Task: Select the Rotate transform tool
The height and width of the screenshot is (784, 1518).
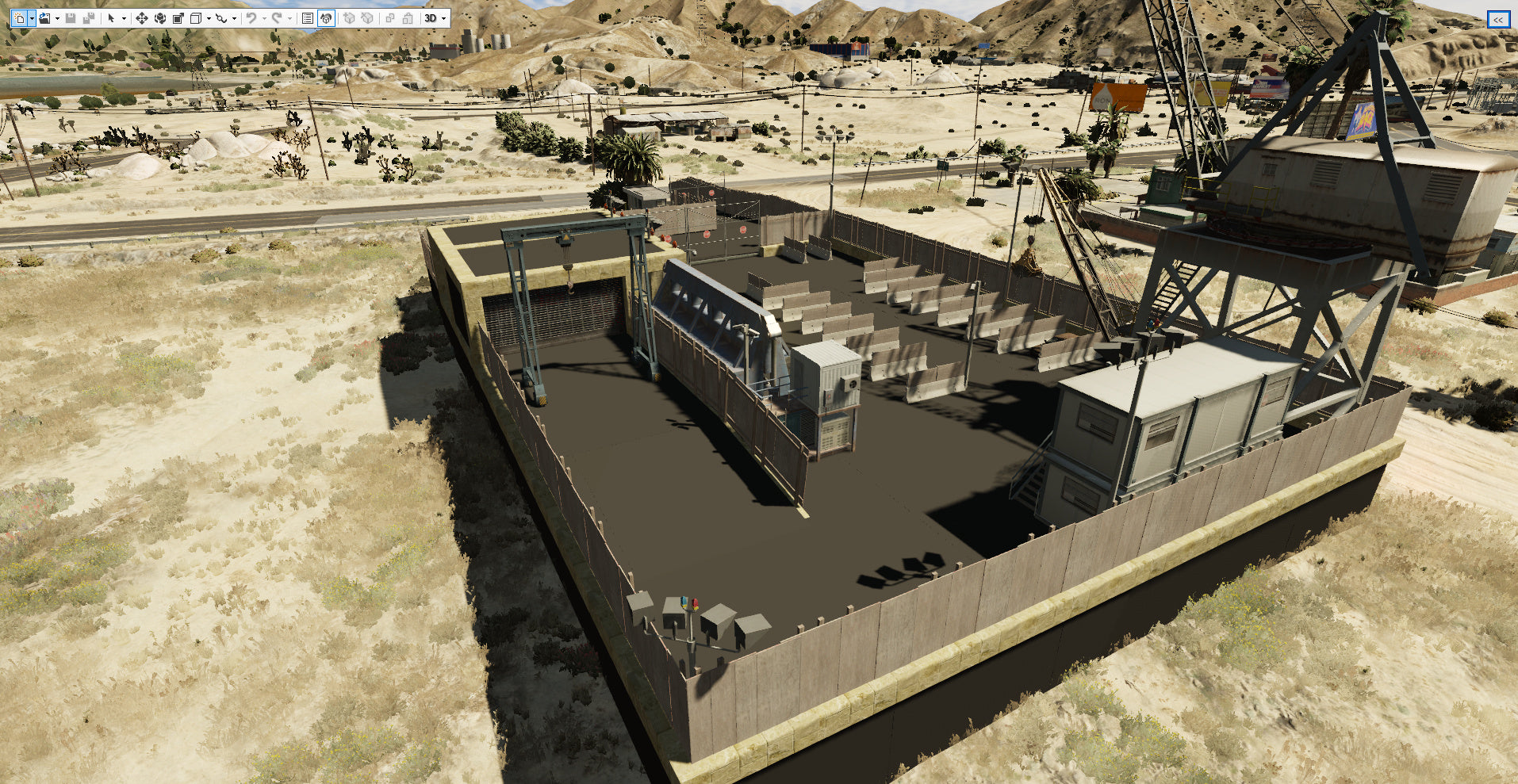Action: click(160, 17)
